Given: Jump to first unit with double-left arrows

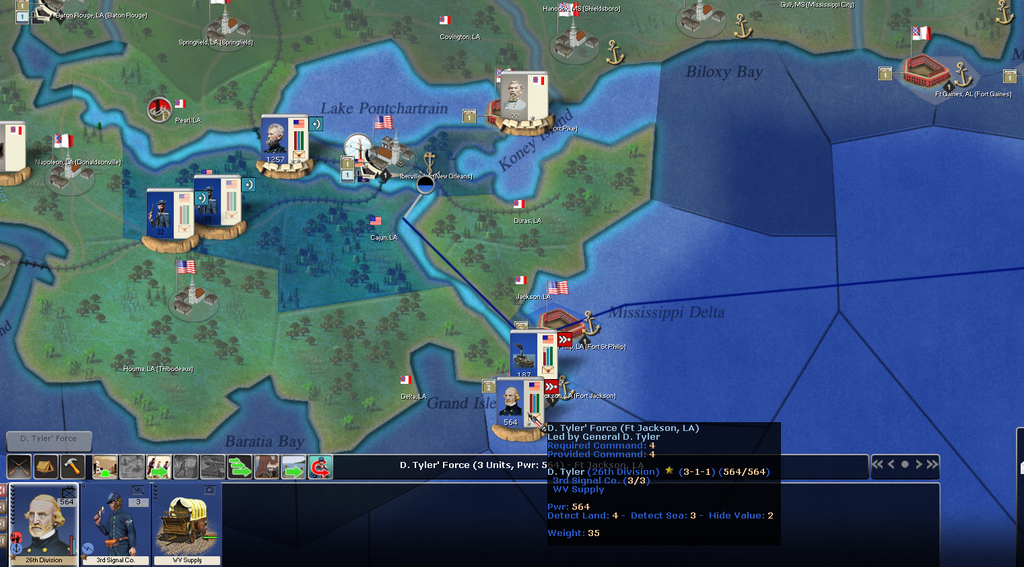Looking at the screenshot, I should click(877, 464).
